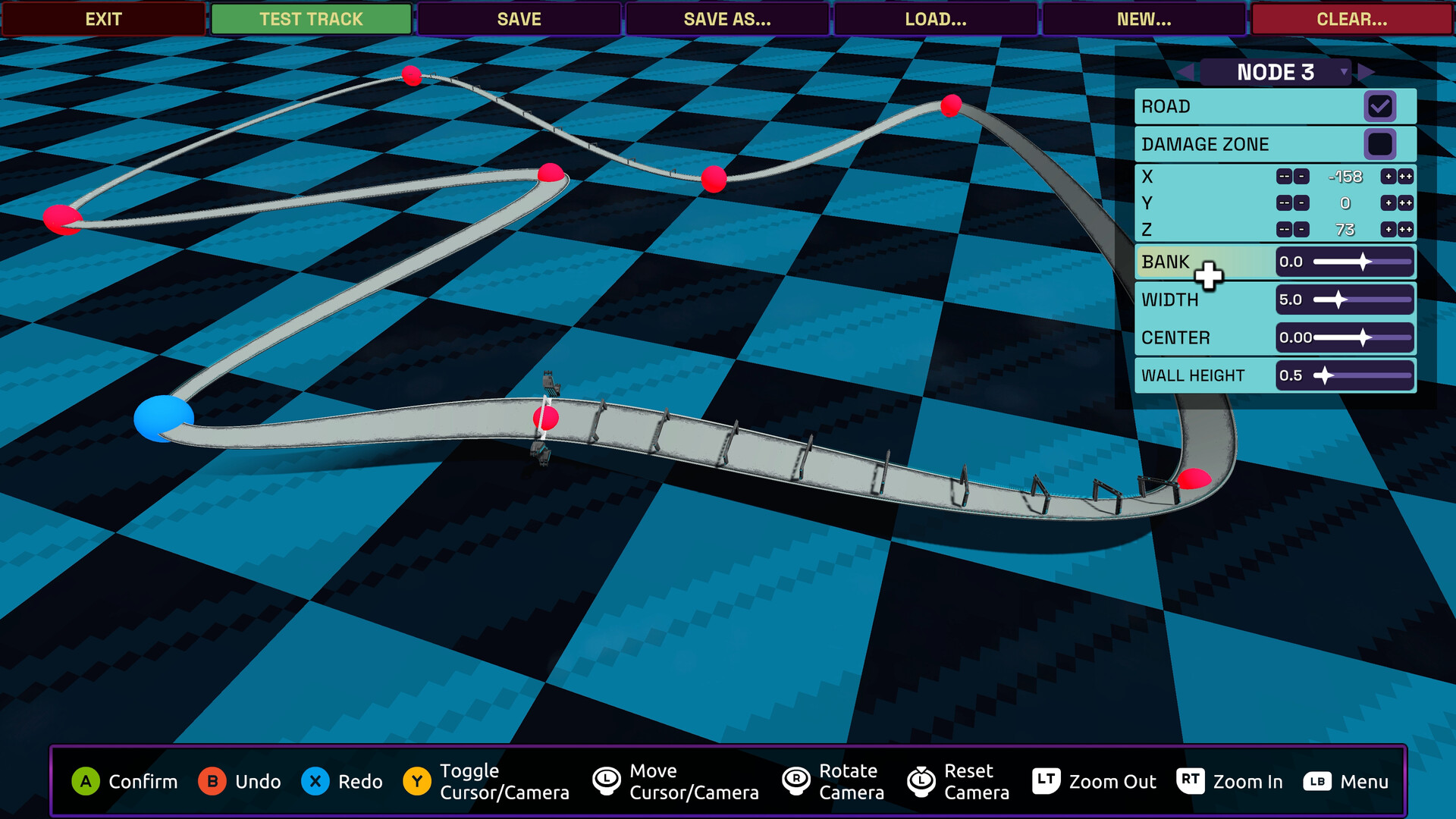Adjust the WIDTH slider
Image resolution: width=1456 pixels, height=819 pixels.
click(1338, 300)
